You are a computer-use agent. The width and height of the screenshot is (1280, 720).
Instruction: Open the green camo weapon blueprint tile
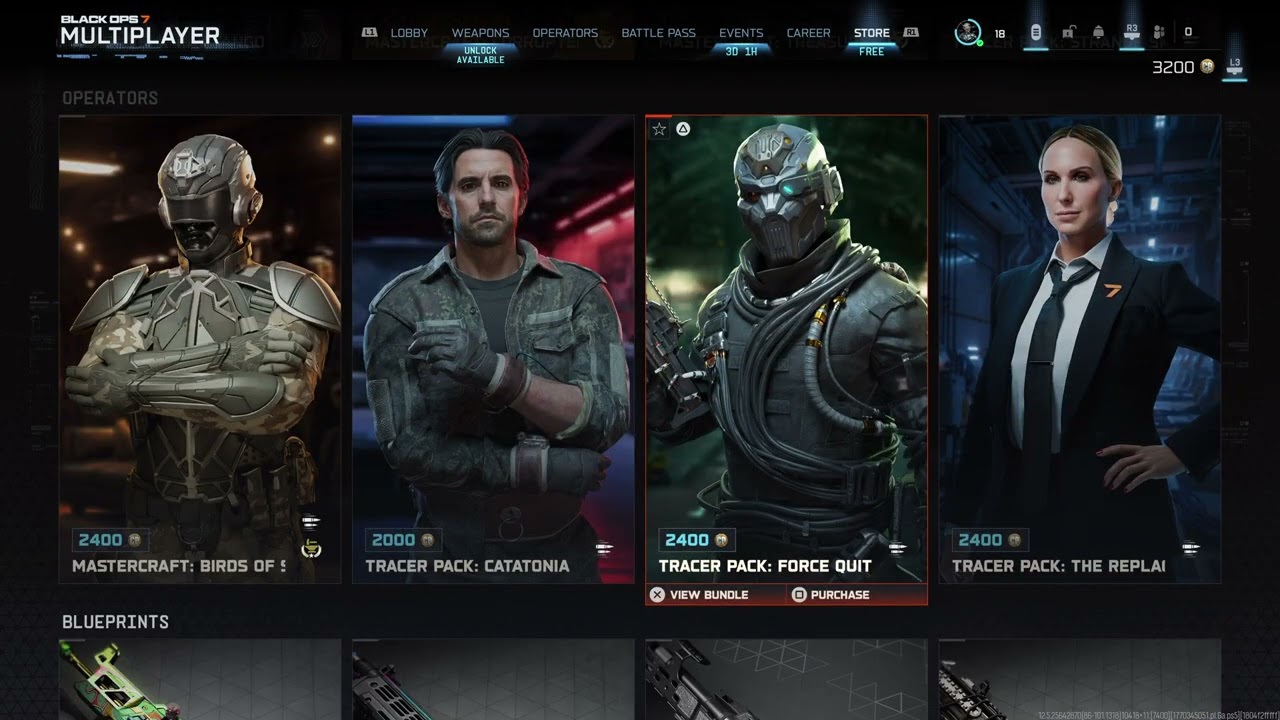[200, 680]
